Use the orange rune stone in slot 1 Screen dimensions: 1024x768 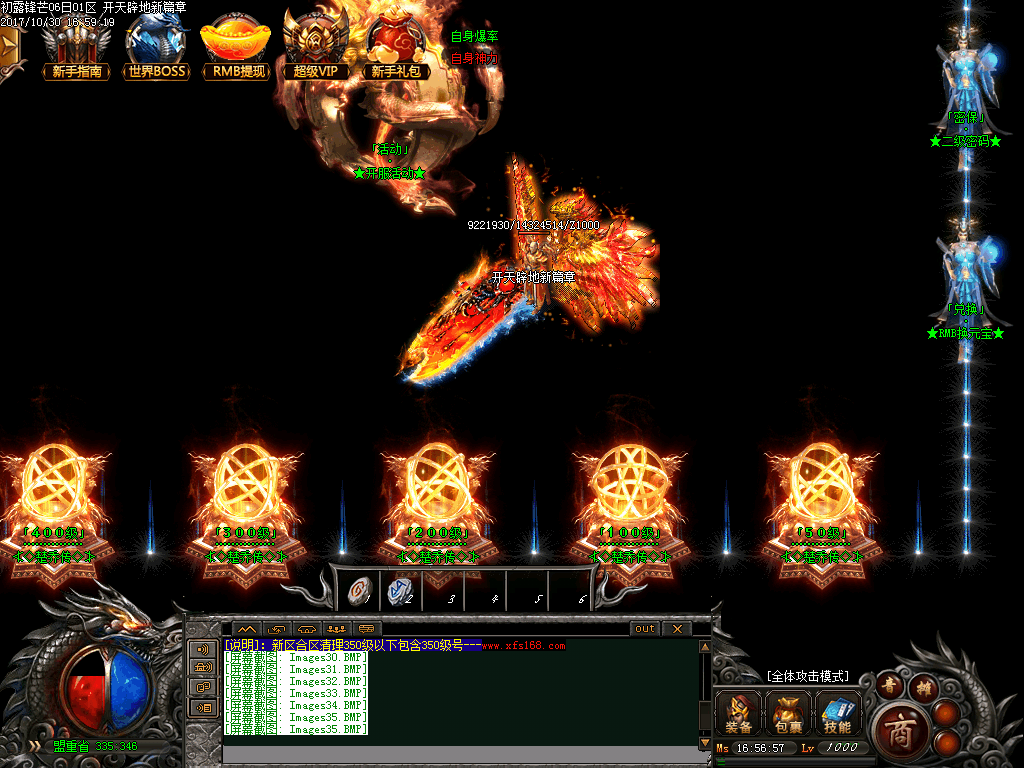pos(357,592)
